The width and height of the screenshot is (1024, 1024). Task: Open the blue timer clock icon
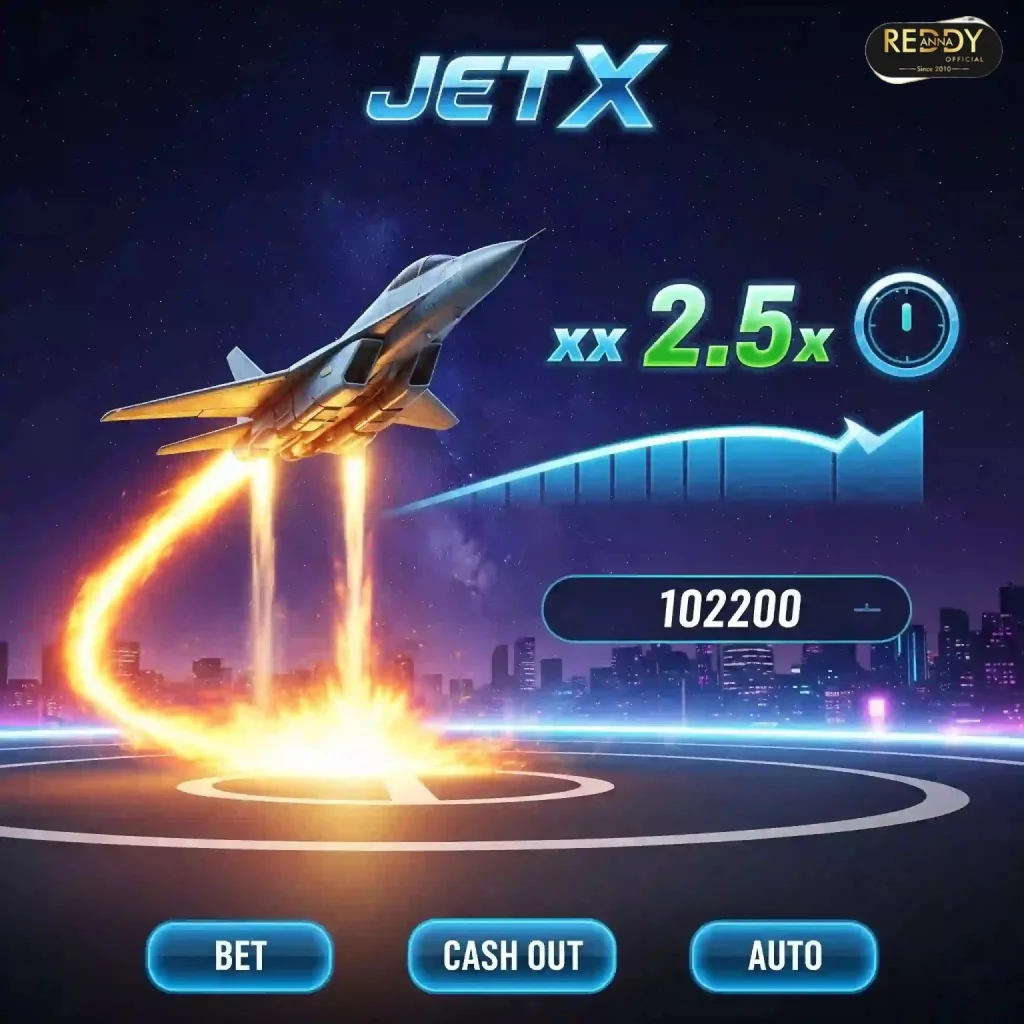tap(907, 324)
